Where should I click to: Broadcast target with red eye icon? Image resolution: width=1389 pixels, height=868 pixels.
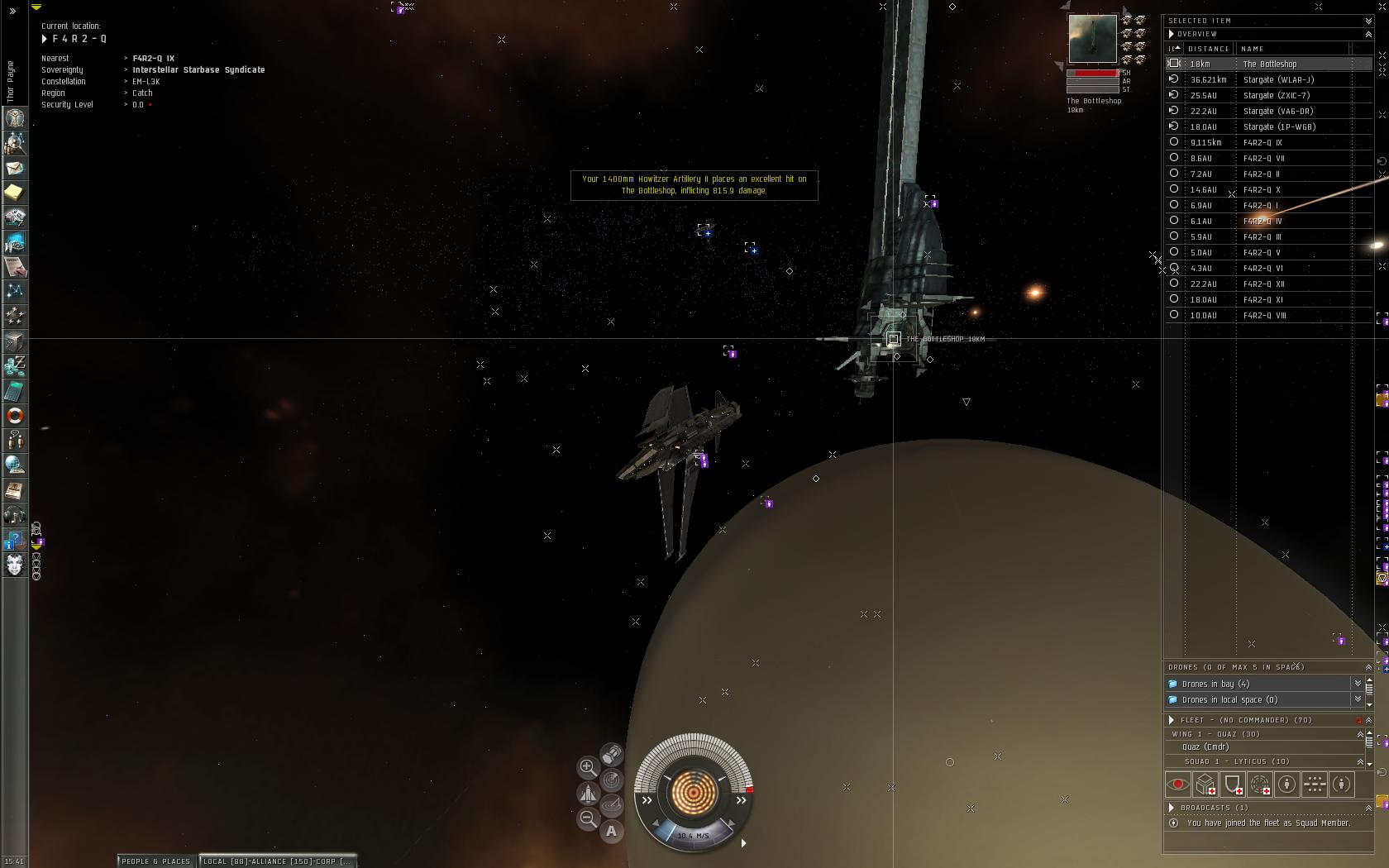[1178, 784]
